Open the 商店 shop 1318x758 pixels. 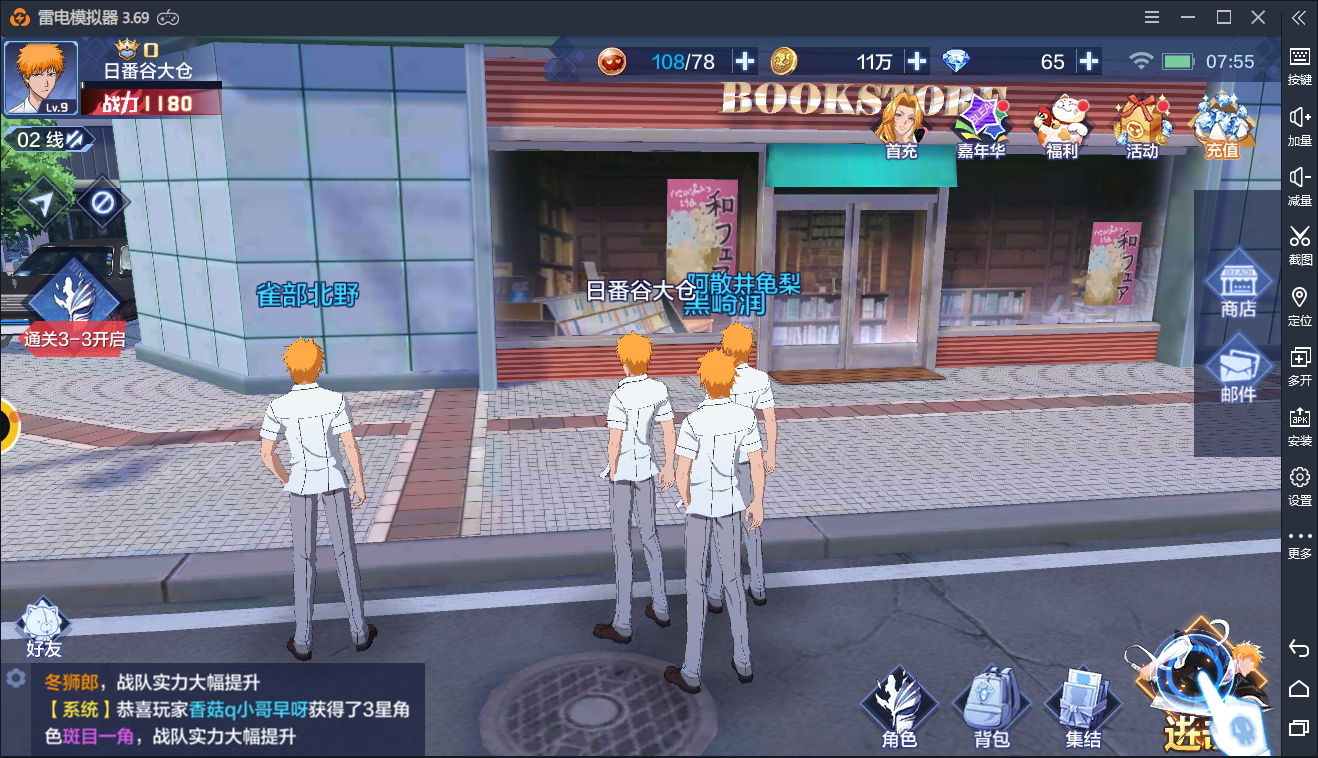1238,284
